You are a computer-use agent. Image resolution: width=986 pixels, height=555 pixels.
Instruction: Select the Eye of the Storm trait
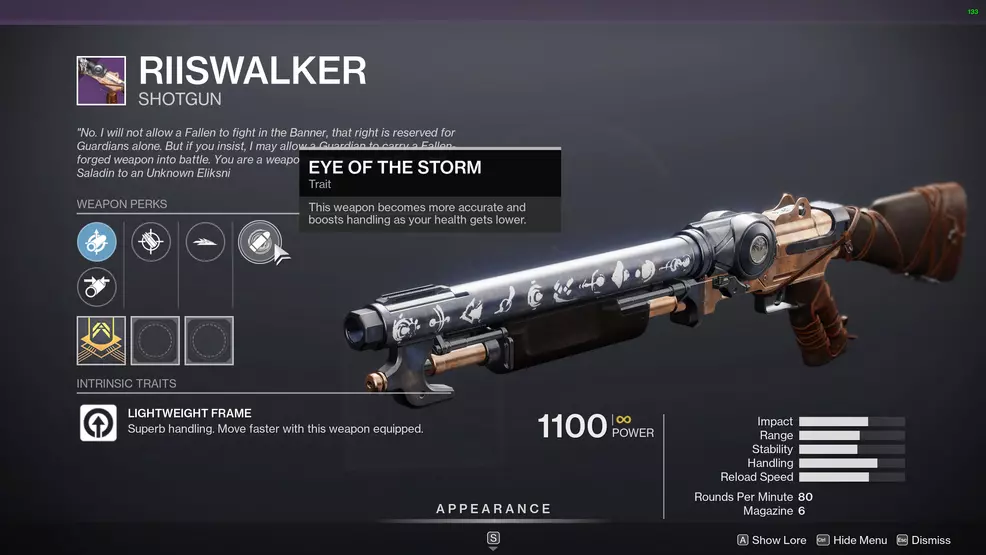pos(257,242)
